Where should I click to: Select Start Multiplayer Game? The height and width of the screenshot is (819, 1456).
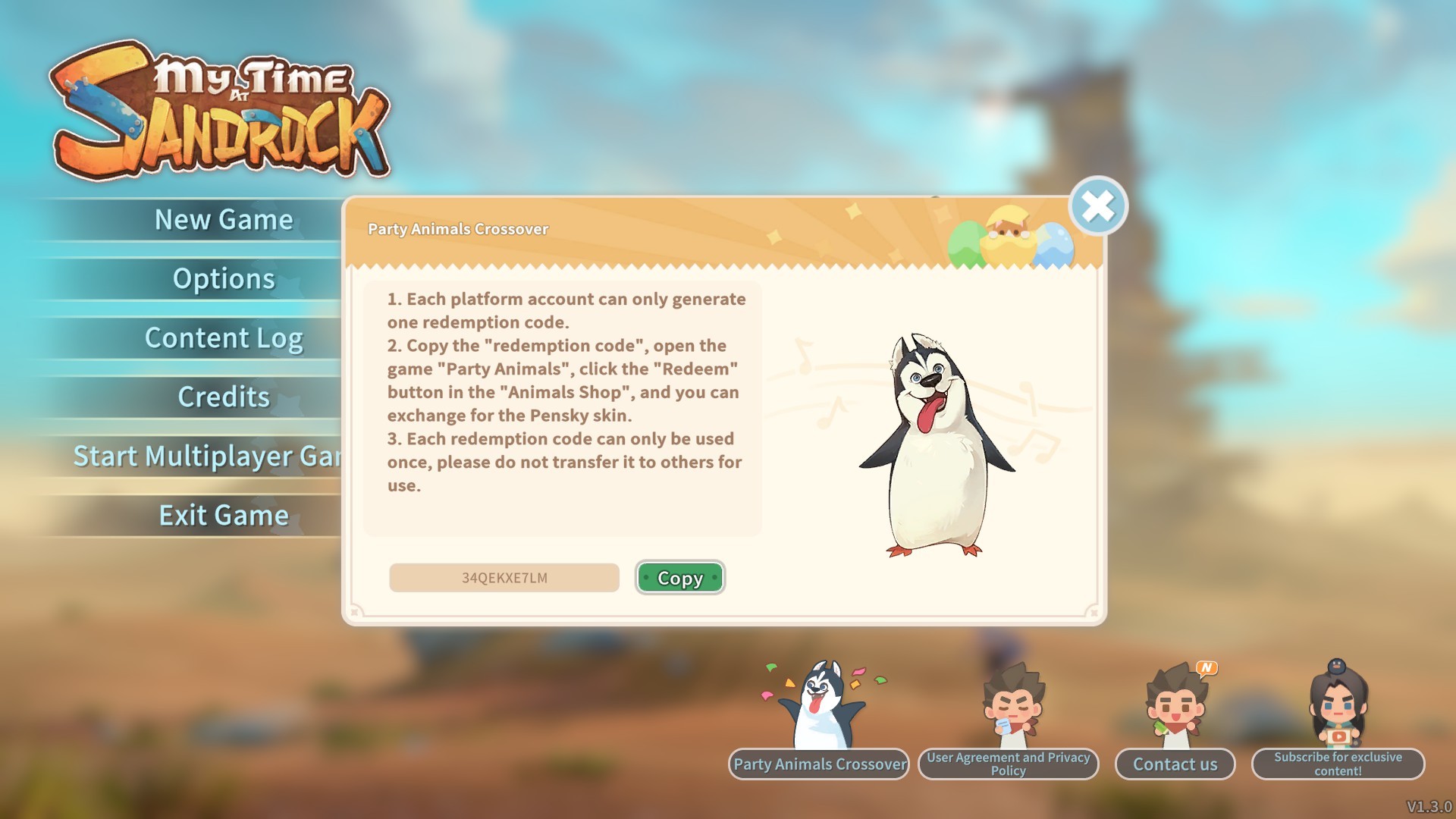[206, 457]
